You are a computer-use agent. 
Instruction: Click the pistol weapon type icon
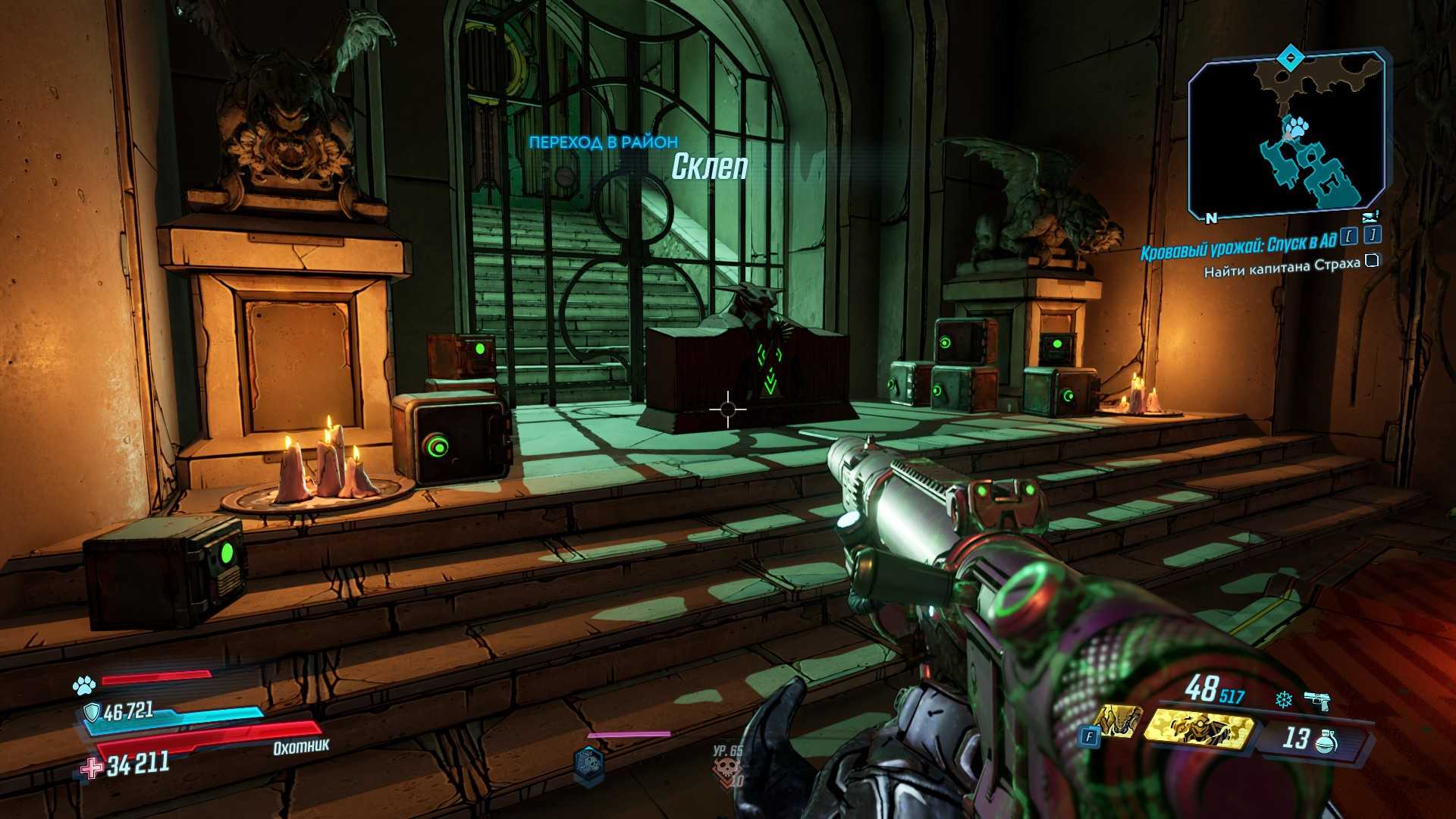tap(1318, 701)
